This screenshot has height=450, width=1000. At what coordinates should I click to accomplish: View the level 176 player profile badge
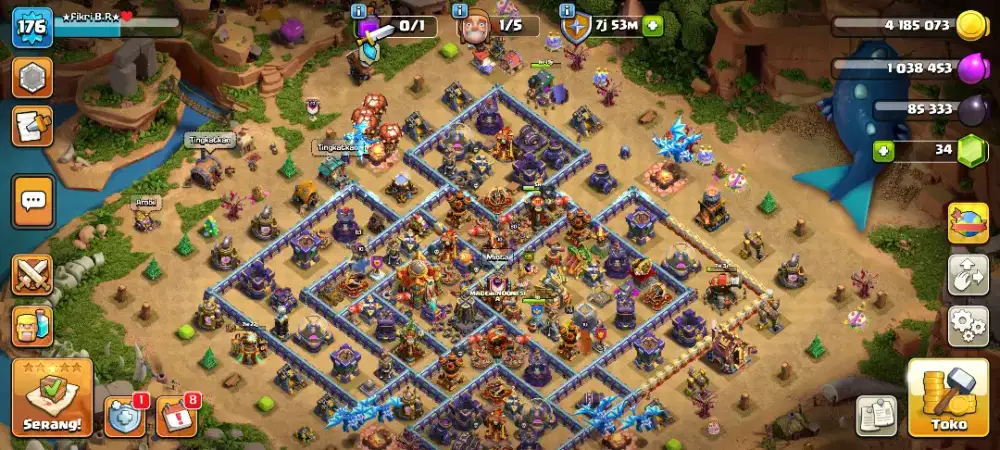point(31,27)
